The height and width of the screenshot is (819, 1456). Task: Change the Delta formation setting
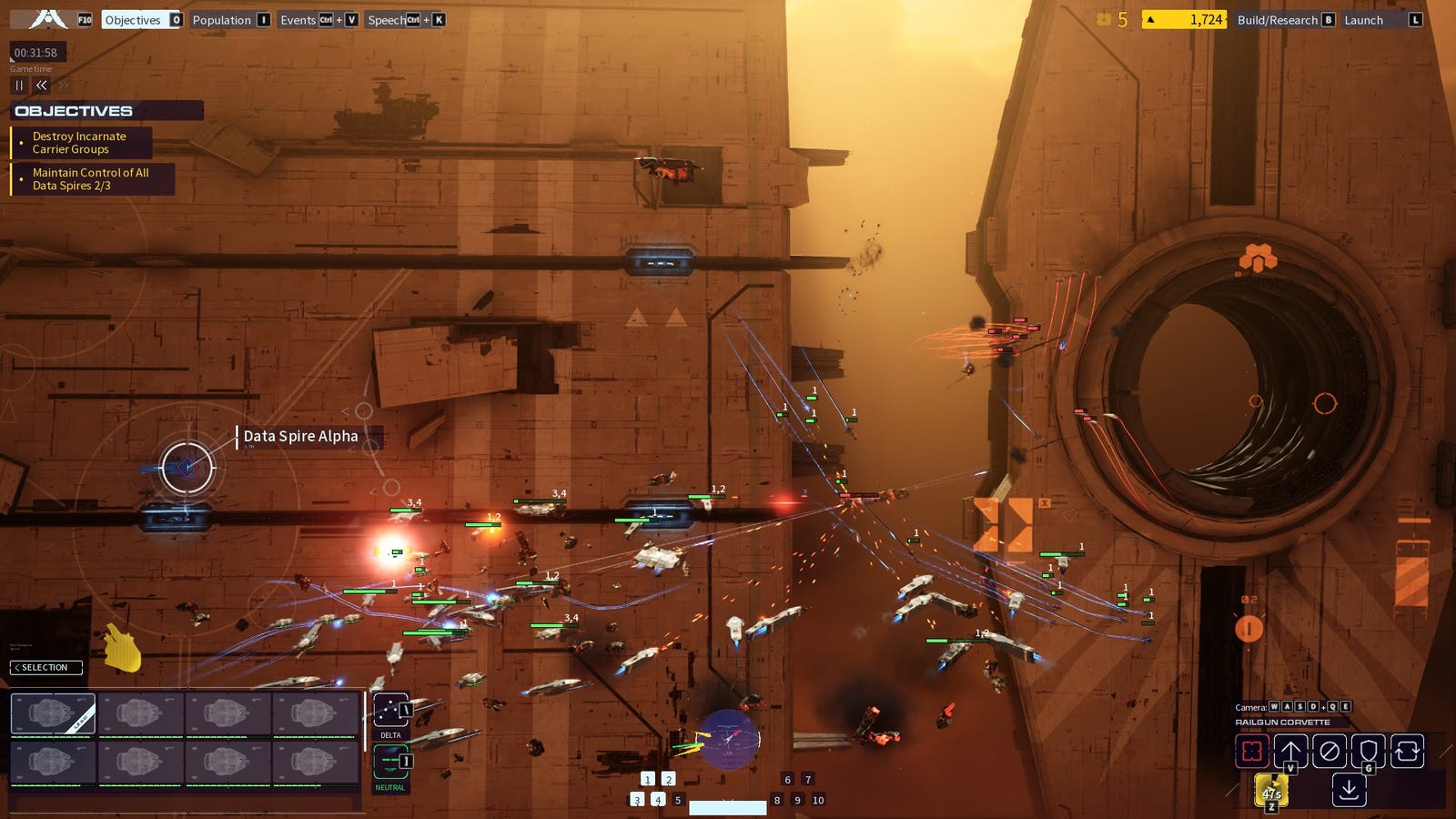pos(390,712)
